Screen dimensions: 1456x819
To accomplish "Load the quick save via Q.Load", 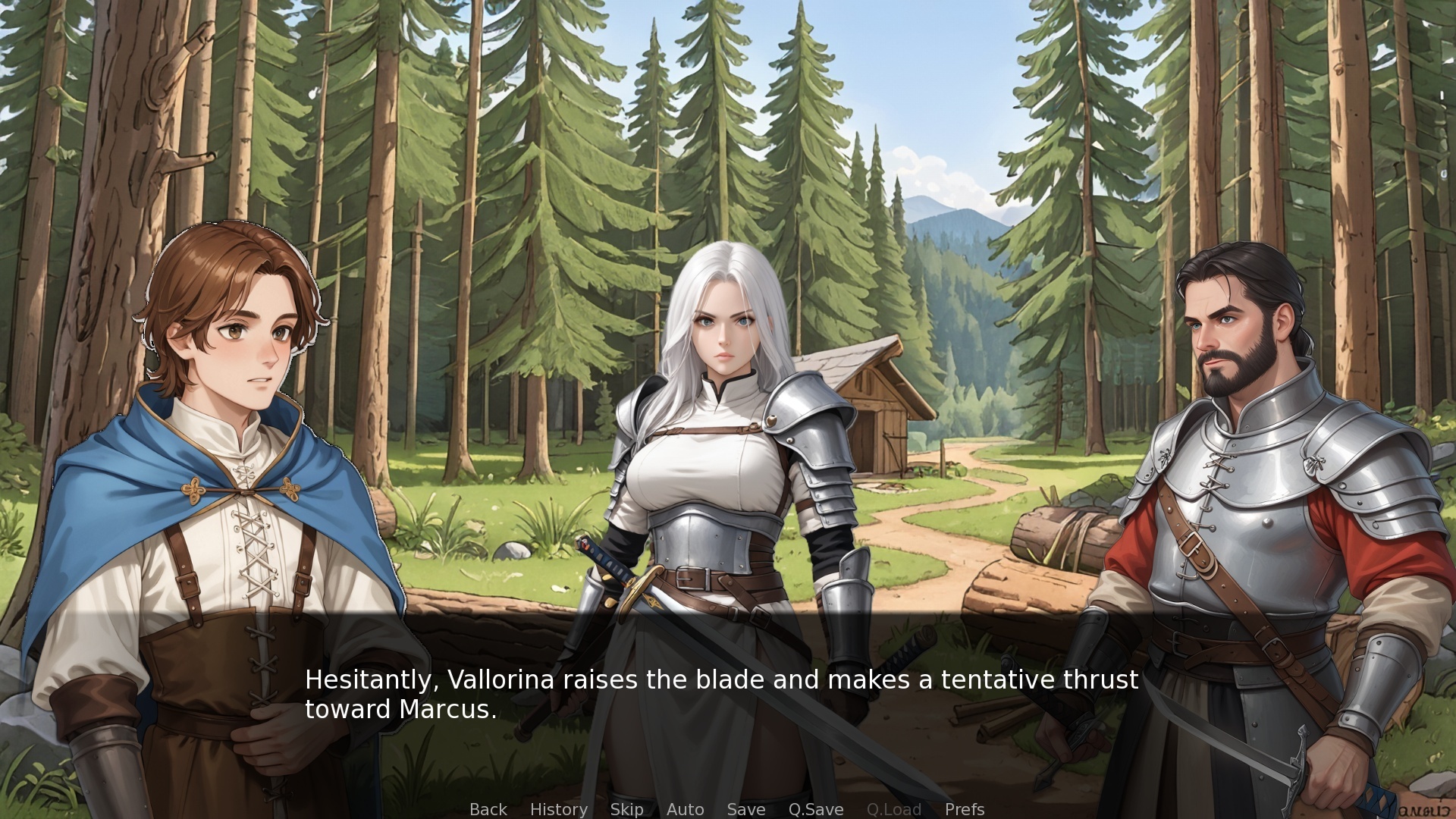I will click(x=894, y=809).
